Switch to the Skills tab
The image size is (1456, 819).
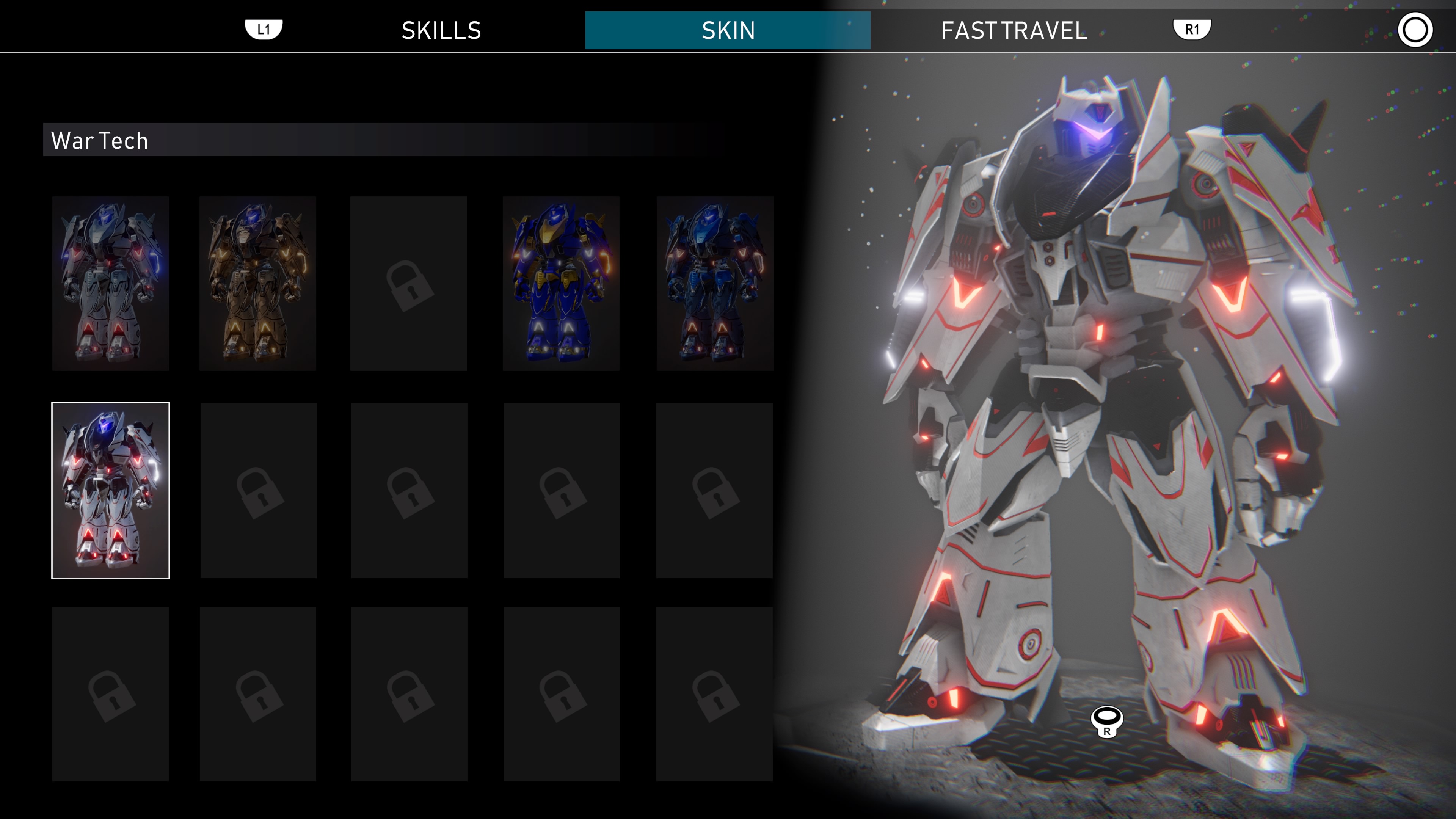point(441,30)
